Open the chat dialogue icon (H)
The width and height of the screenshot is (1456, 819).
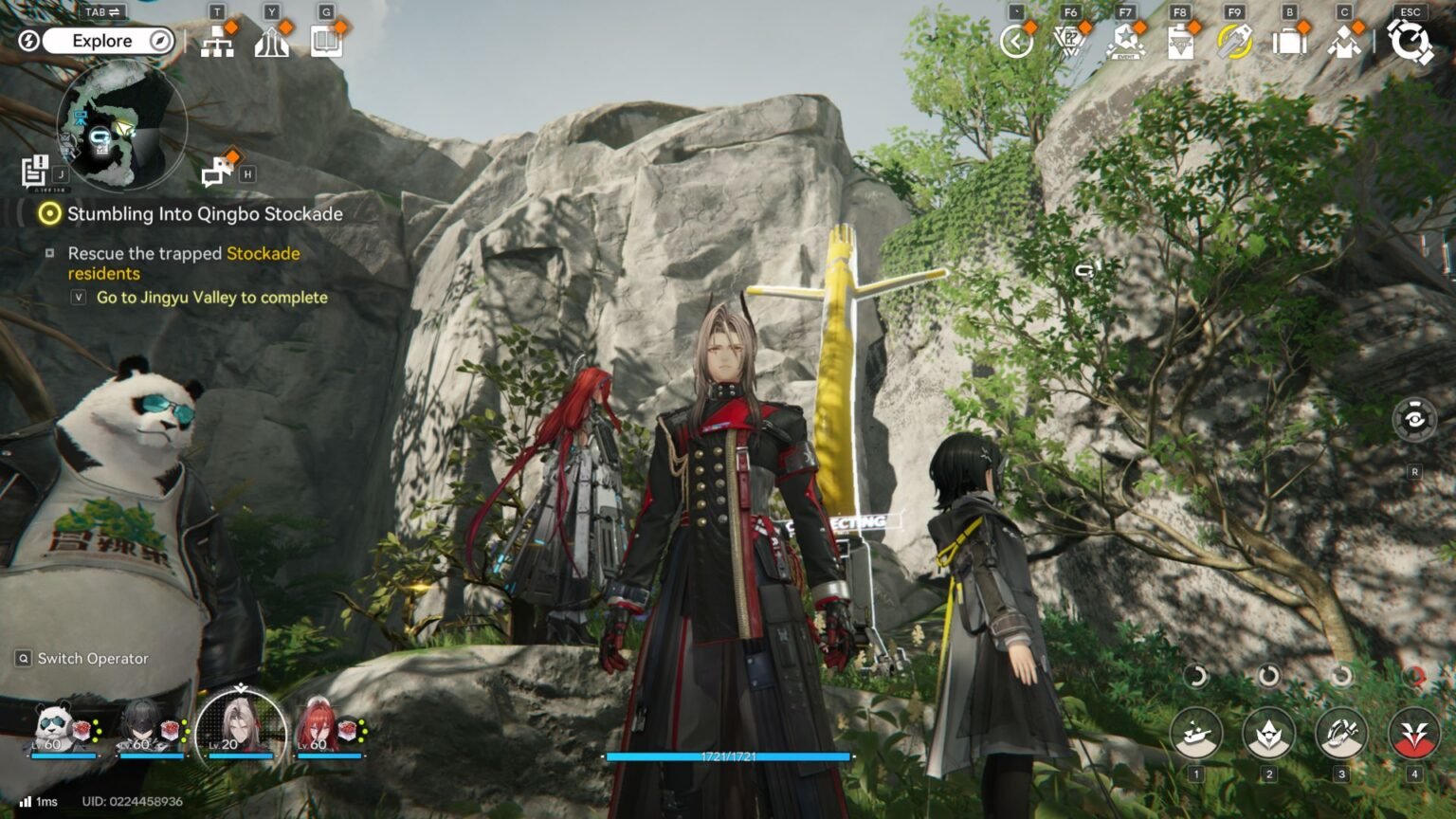point(219,172)
